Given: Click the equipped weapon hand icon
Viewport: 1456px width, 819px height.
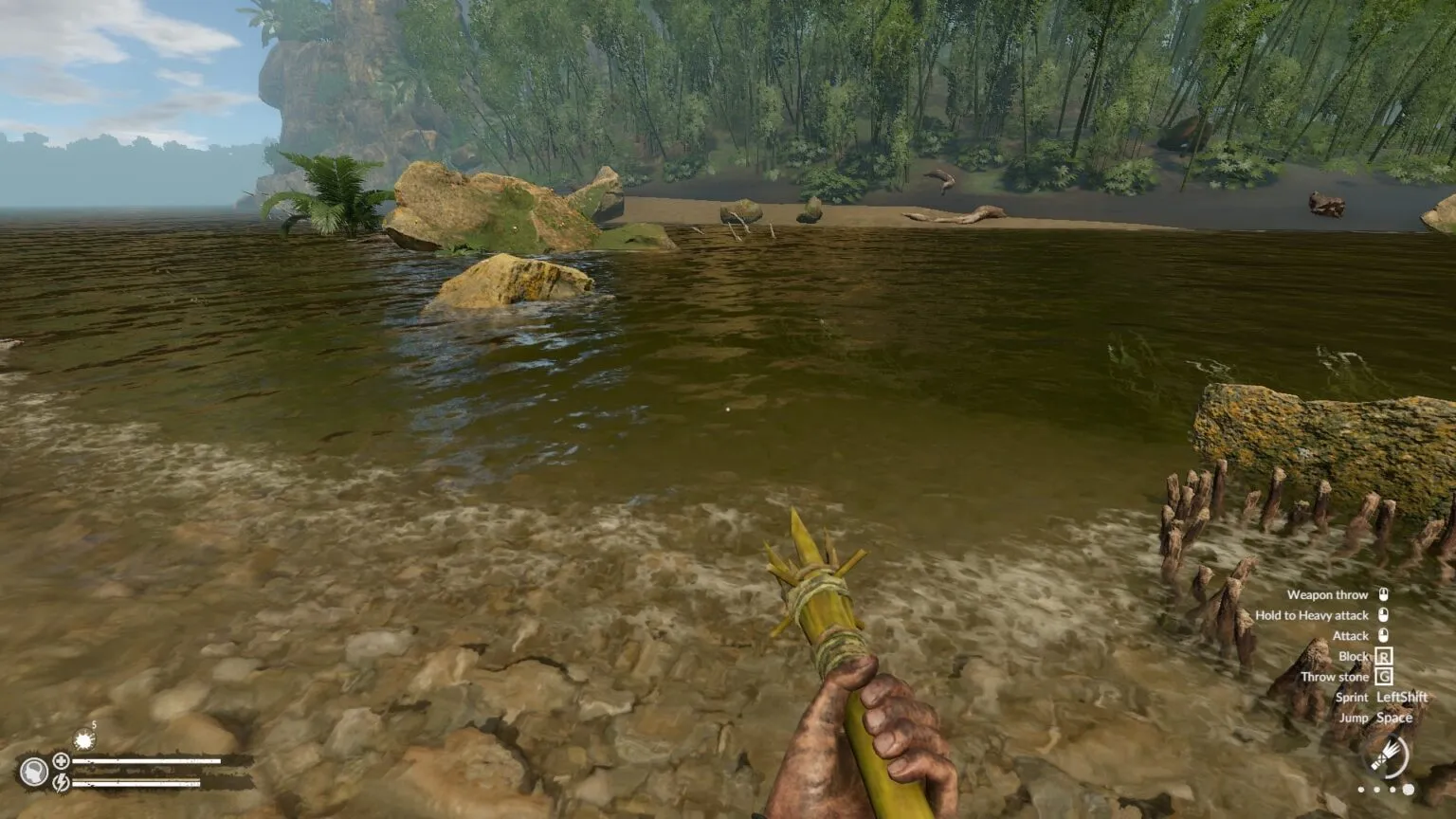Looking at the screenshot, I should 1387,755.
